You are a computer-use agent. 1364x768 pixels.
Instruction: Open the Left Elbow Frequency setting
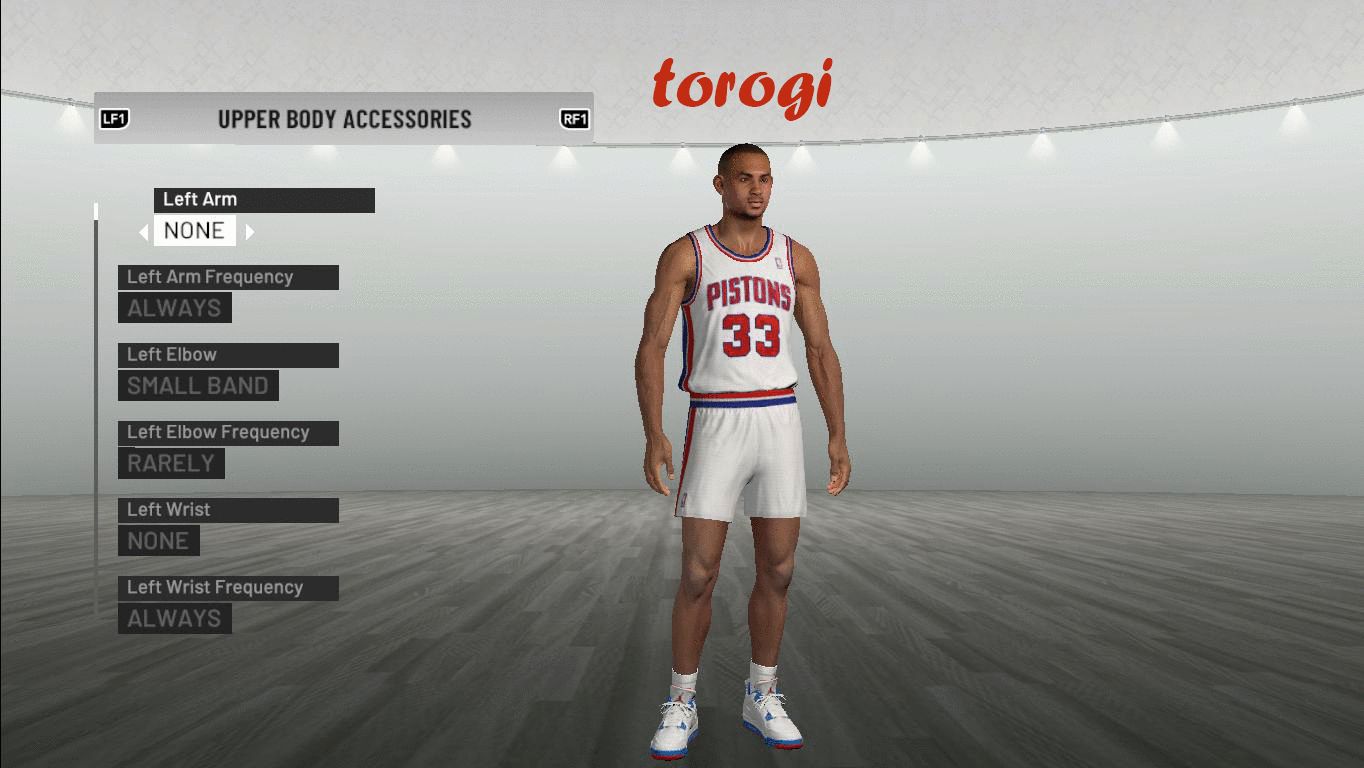pyautogui.click(x=228, y=433)
